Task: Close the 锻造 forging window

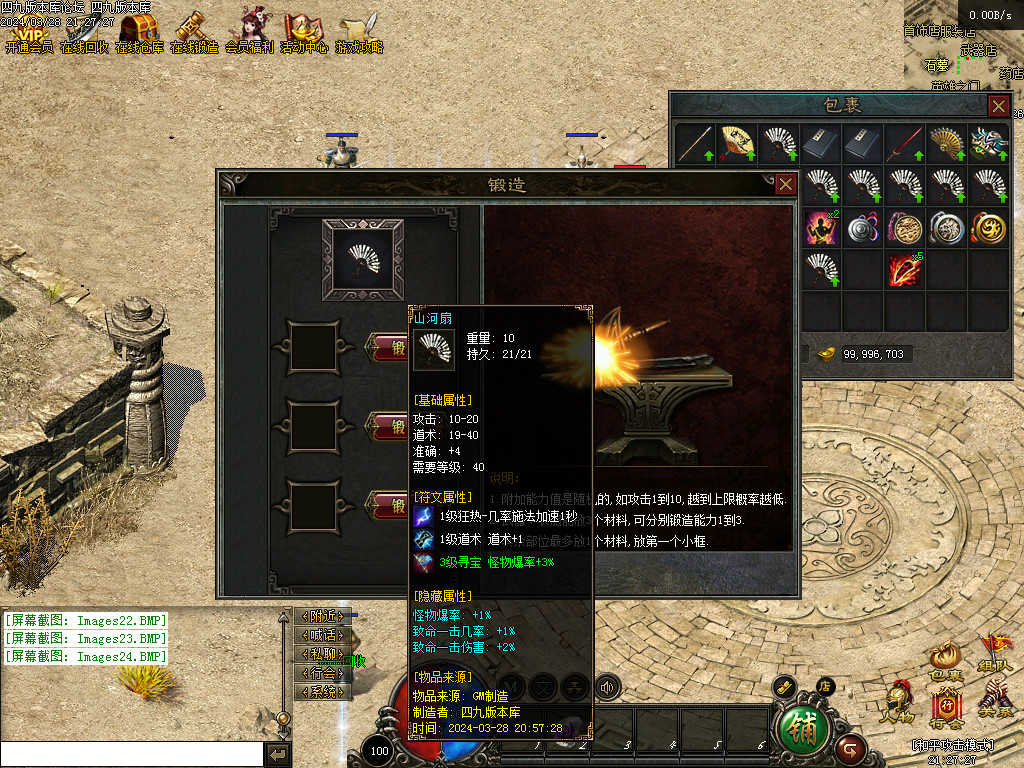Action: 786,184
